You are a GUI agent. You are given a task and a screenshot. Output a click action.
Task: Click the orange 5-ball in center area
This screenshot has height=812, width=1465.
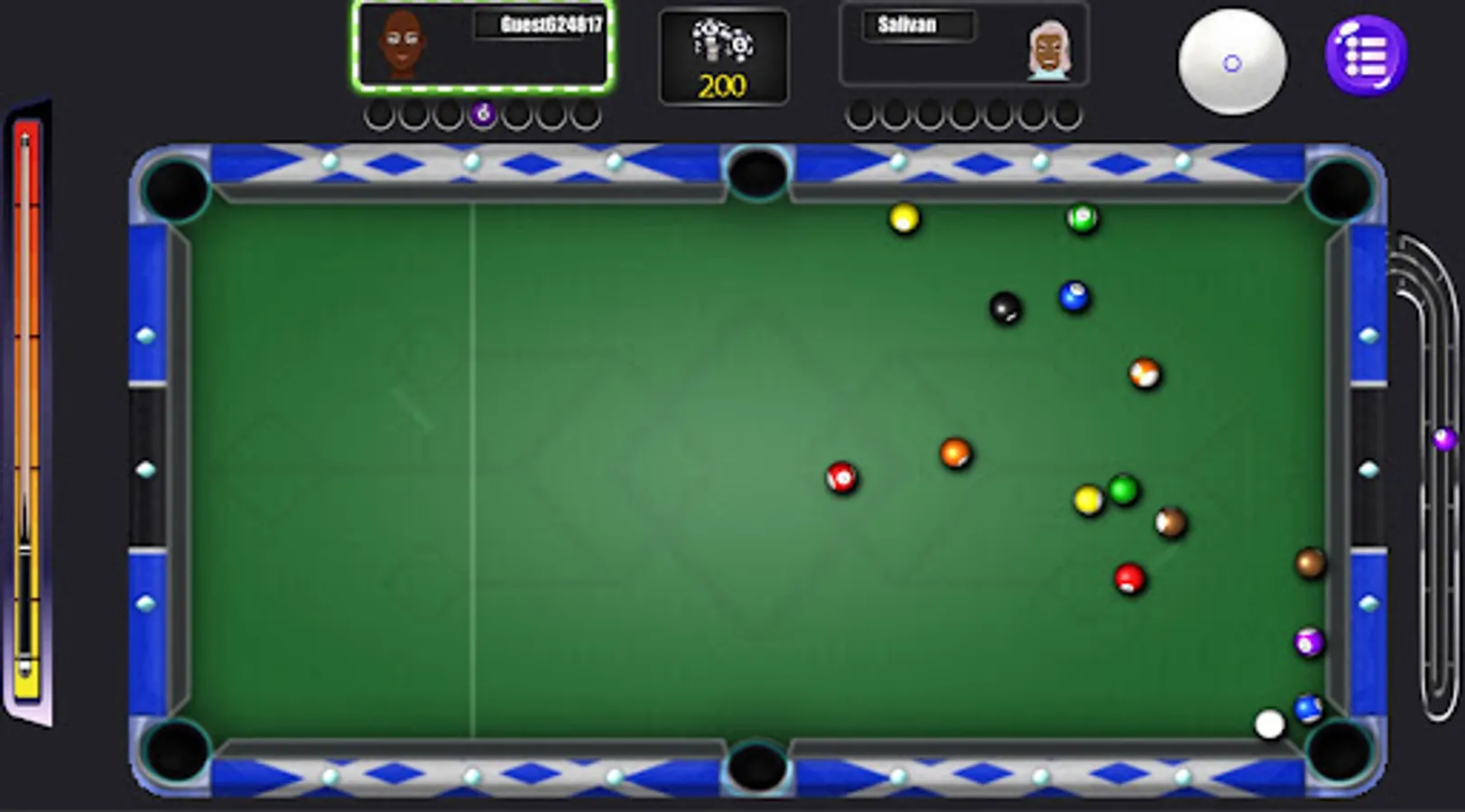tap(954, 453)
